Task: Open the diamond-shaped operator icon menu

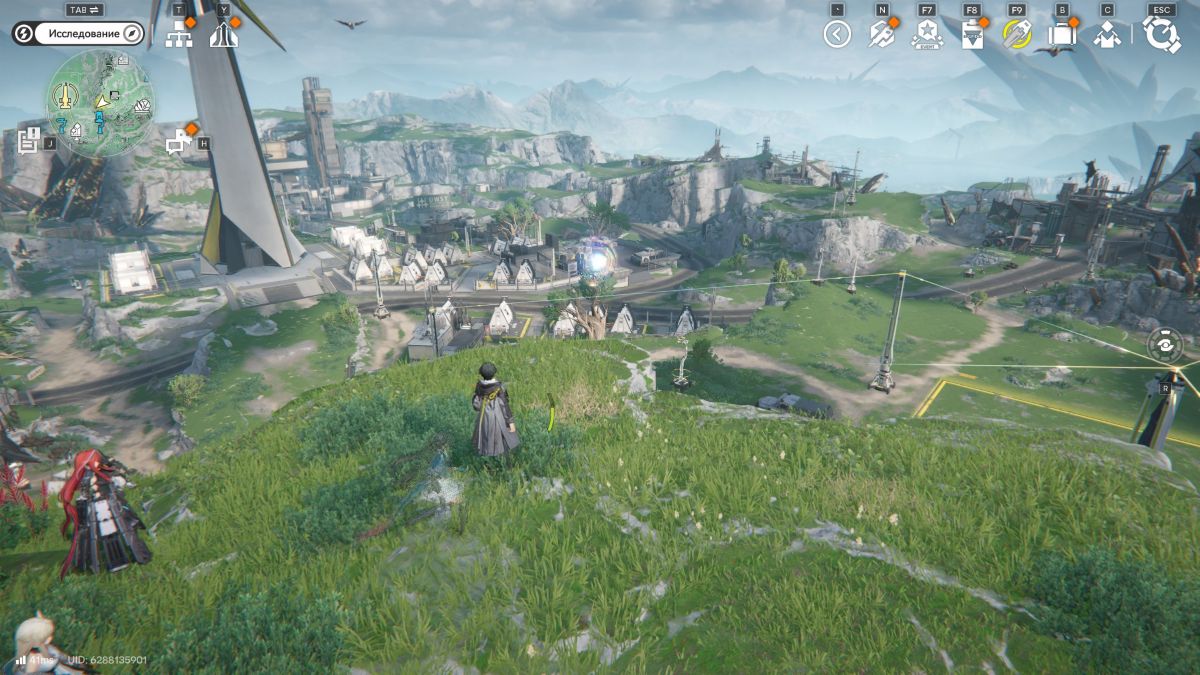Action: click(x=1106, y=35)
